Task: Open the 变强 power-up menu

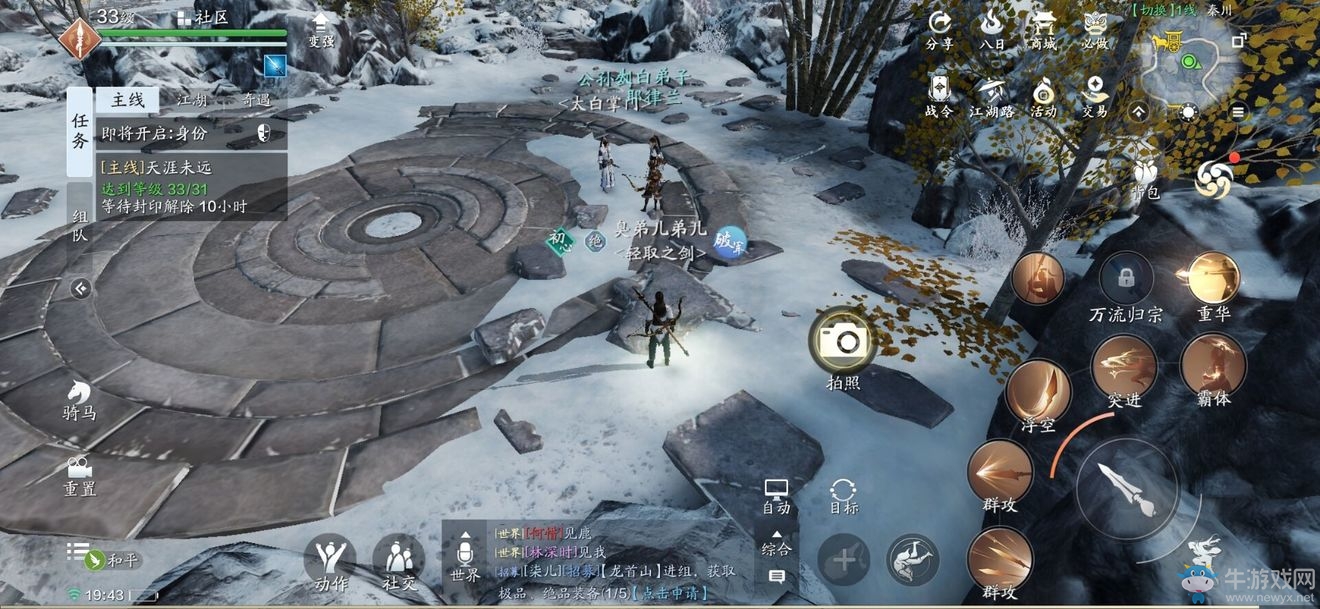Action: pos(320,28)
